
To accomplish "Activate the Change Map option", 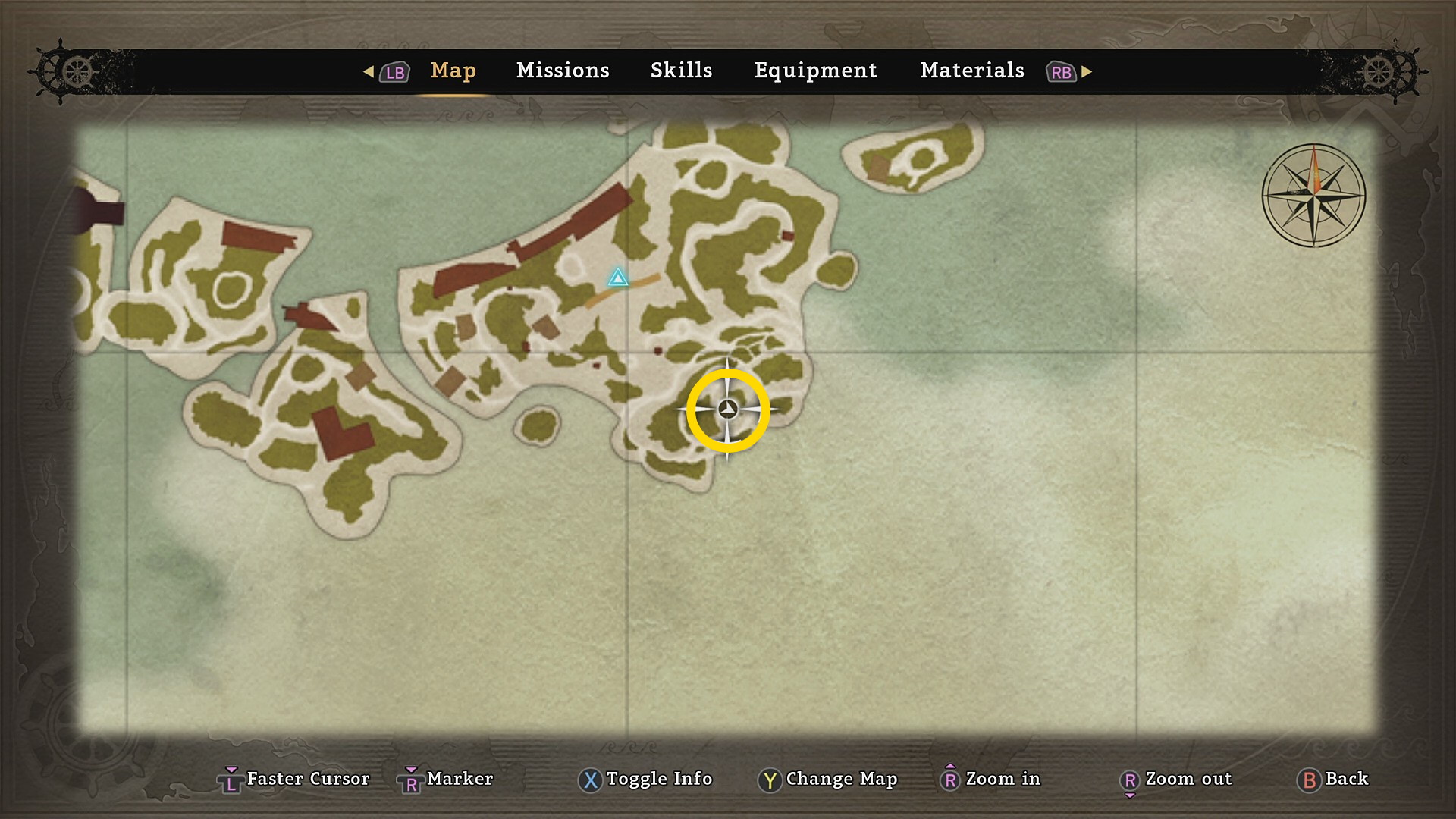I will (x=827, y=779).
